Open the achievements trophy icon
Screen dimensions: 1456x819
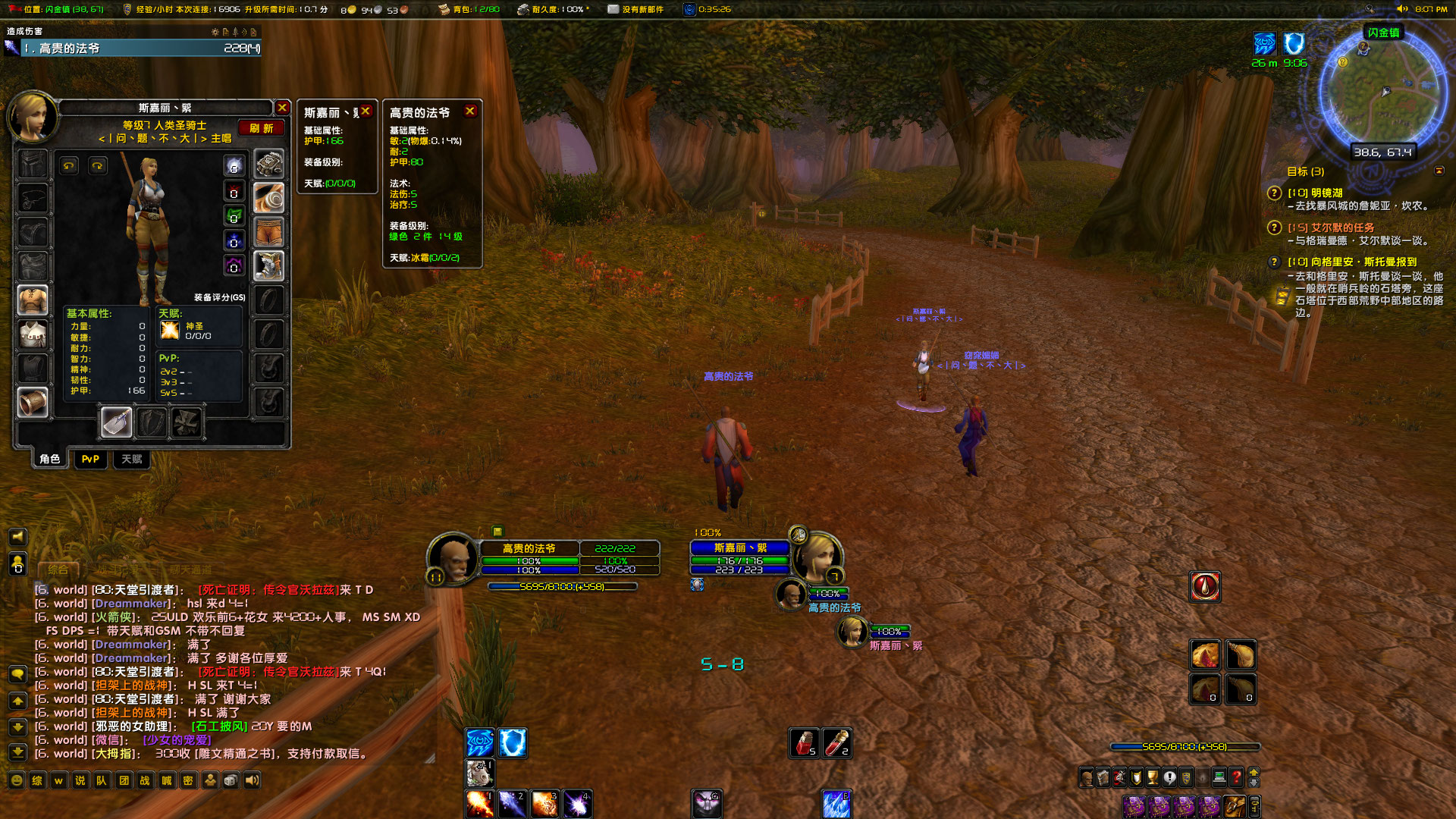(1152, 778)
